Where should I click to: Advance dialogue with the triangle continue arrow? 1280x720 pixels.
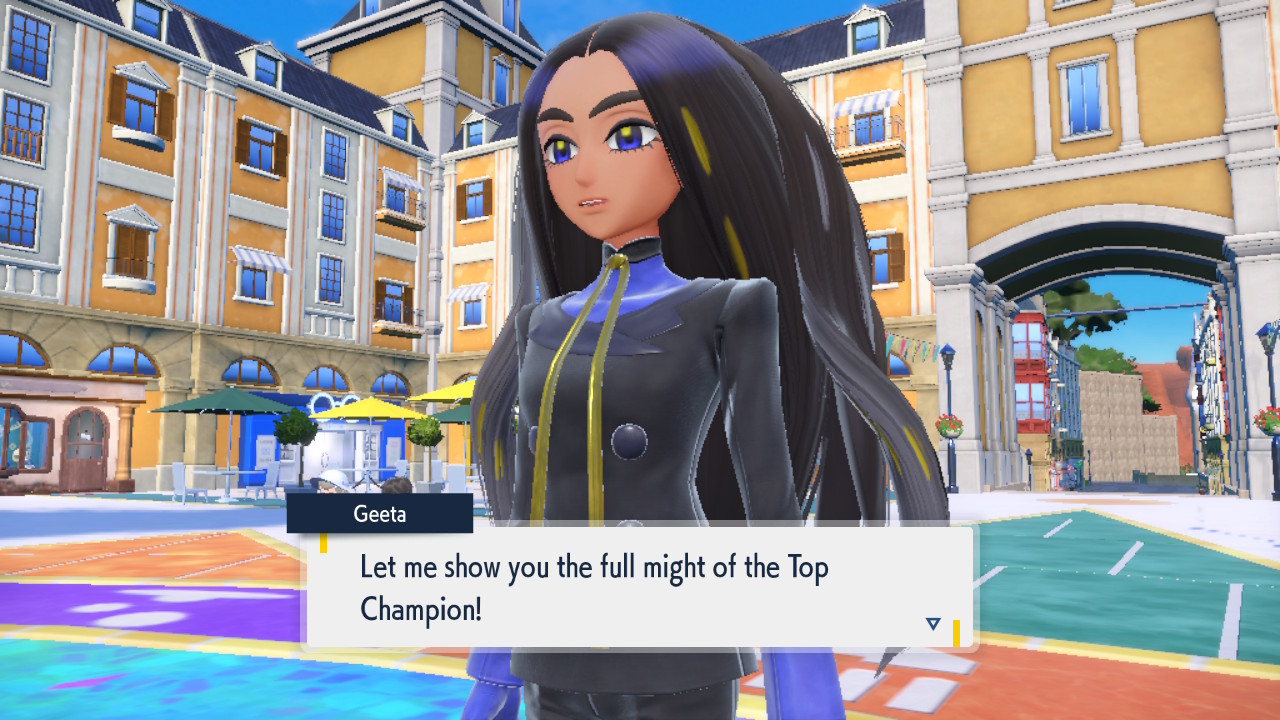933,624
